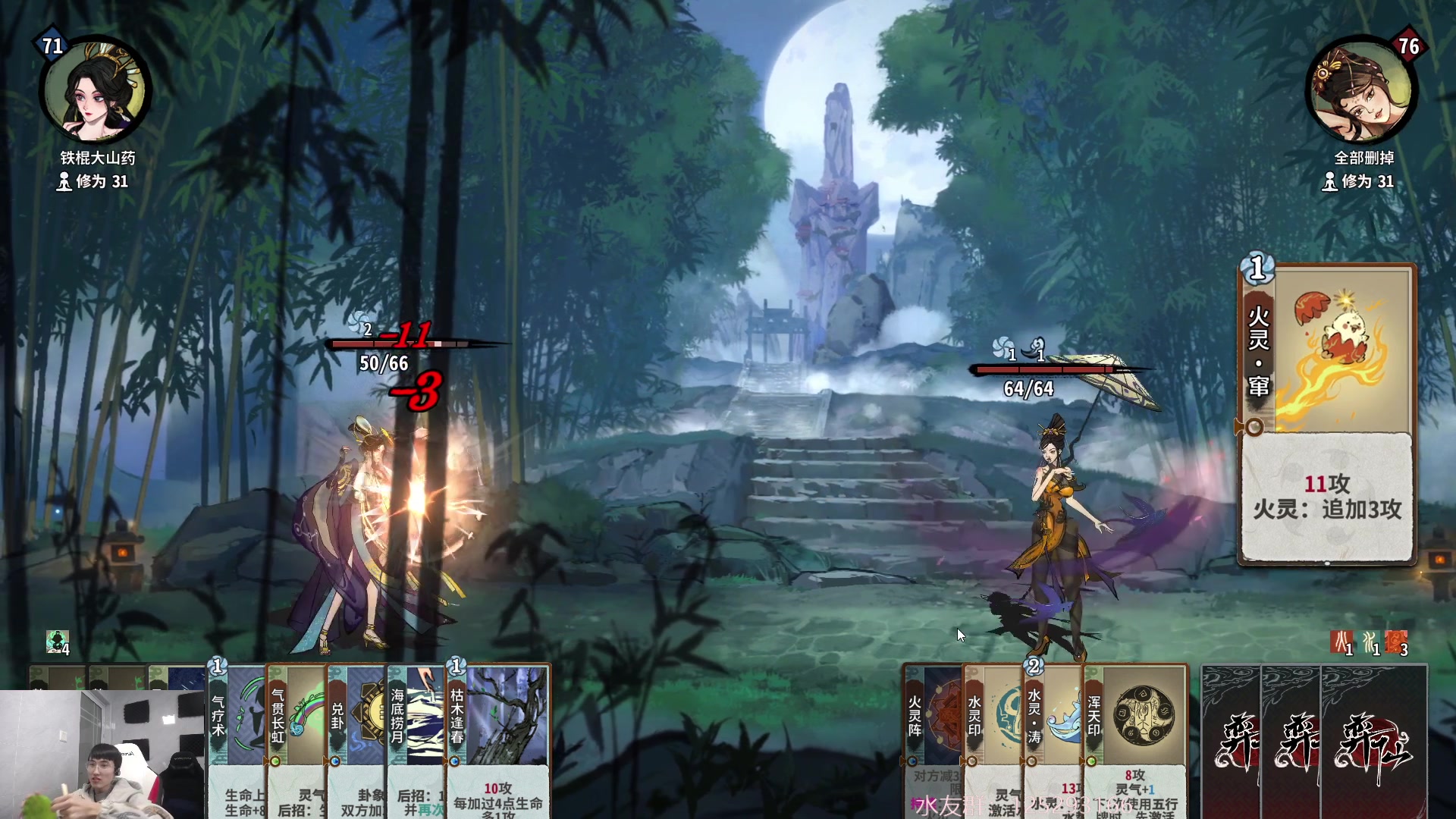
Task: Open the large 火灵·窜 card preview
Action: (x=1327, y=415)
